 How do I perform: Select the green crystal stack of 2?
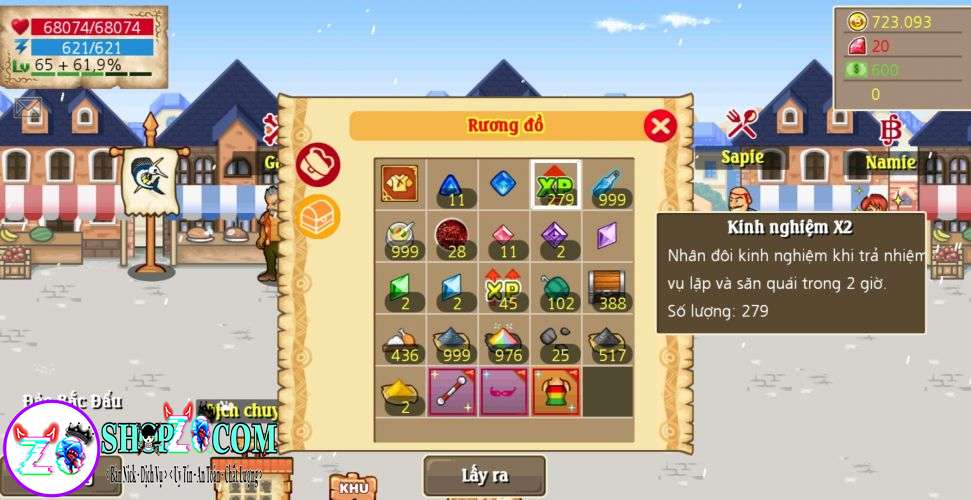[400, 289]
